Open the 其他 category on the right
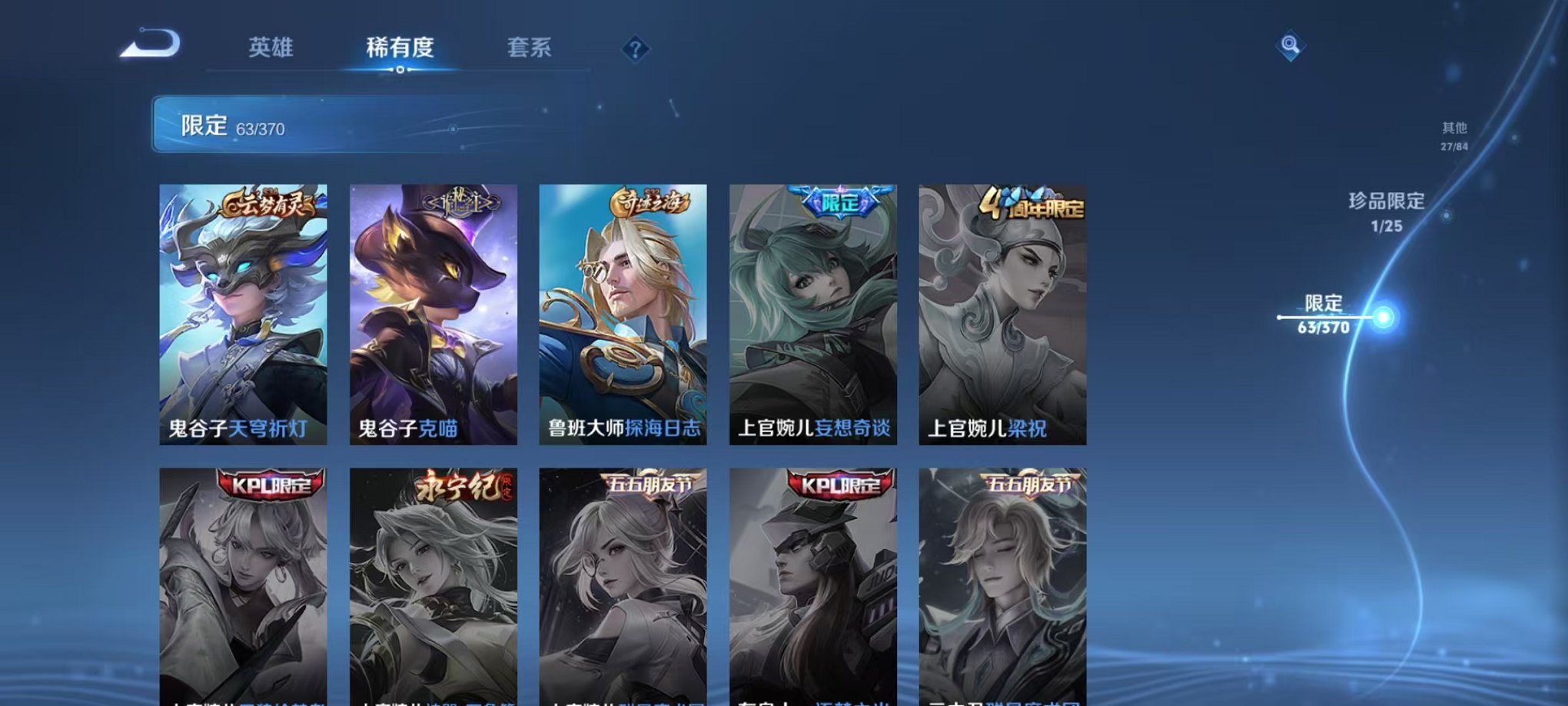 pos(1453,131)
